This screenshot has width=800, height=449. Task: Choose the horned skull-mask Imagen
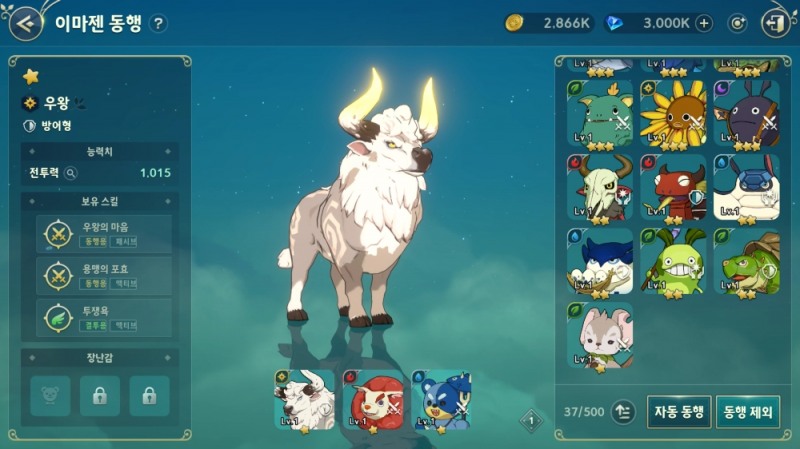pyautogui.click(x=600, y=187)
